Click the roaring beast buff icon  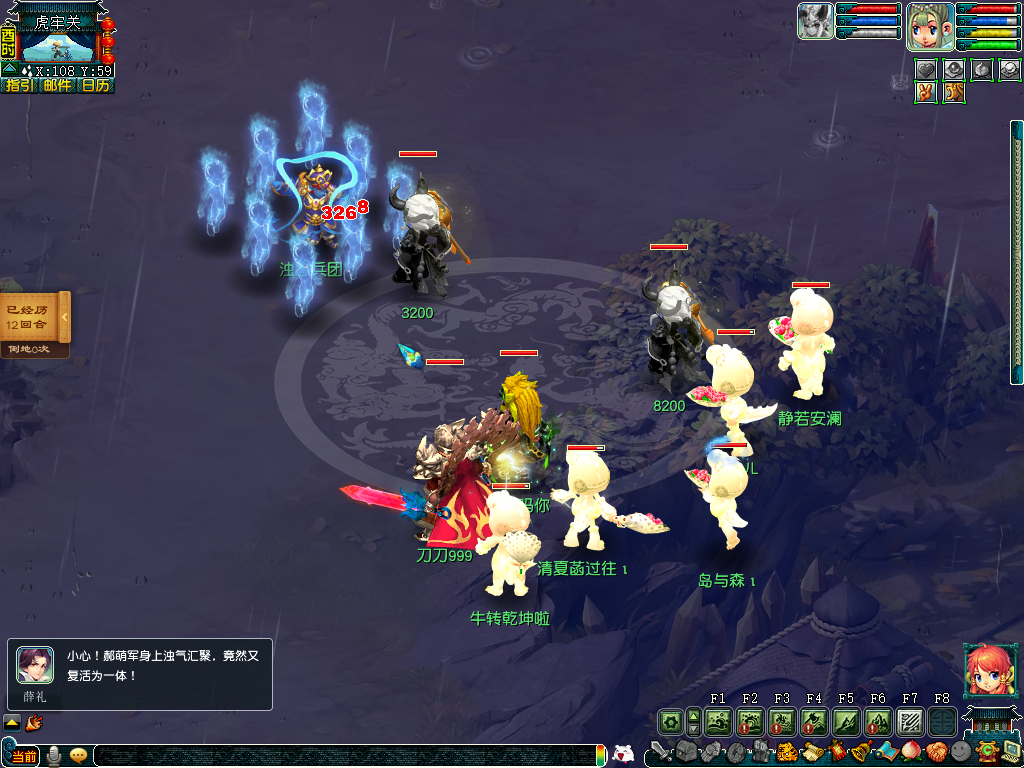tap(954, 92)
